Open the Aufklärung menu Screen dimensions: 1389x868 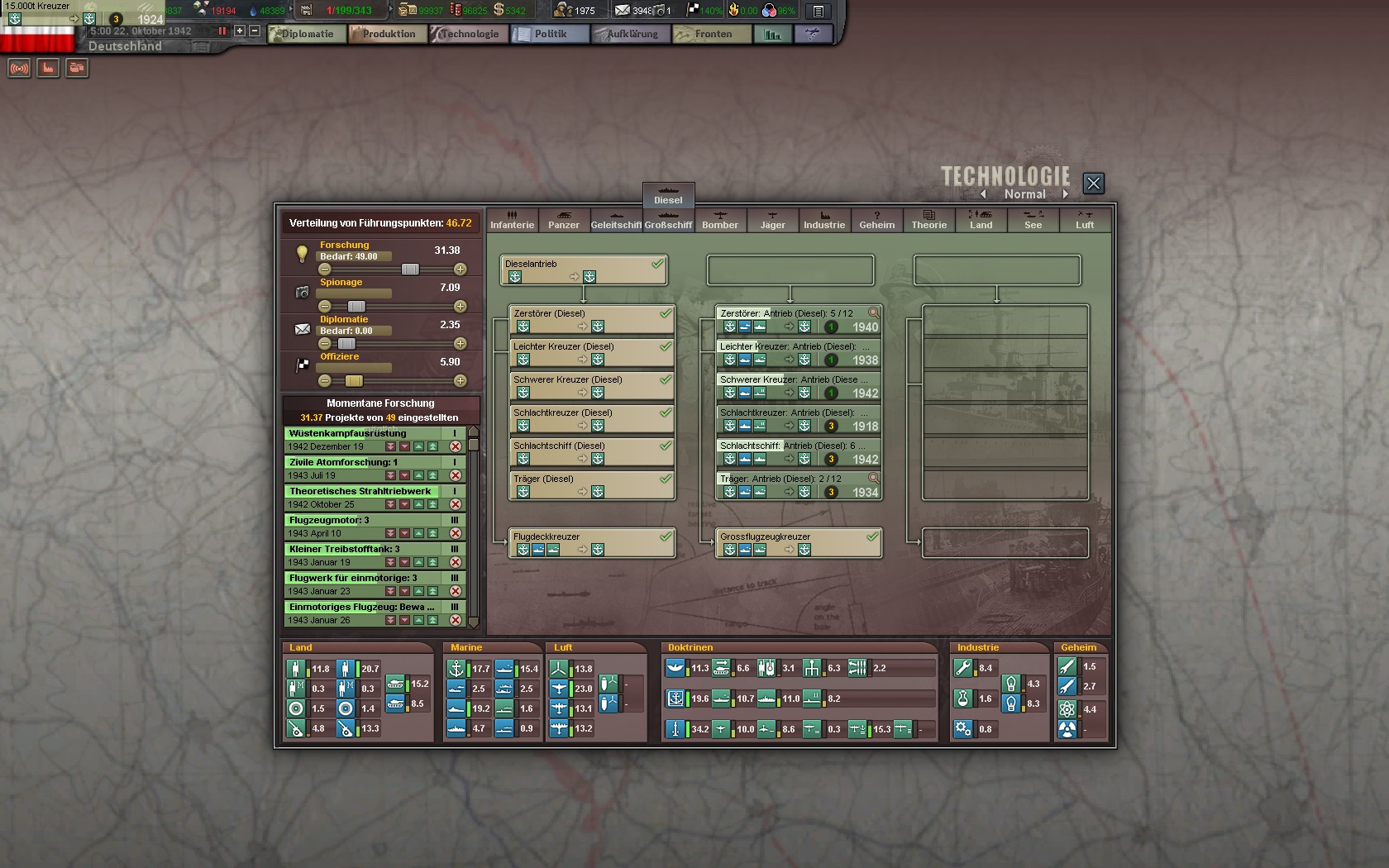632,34
